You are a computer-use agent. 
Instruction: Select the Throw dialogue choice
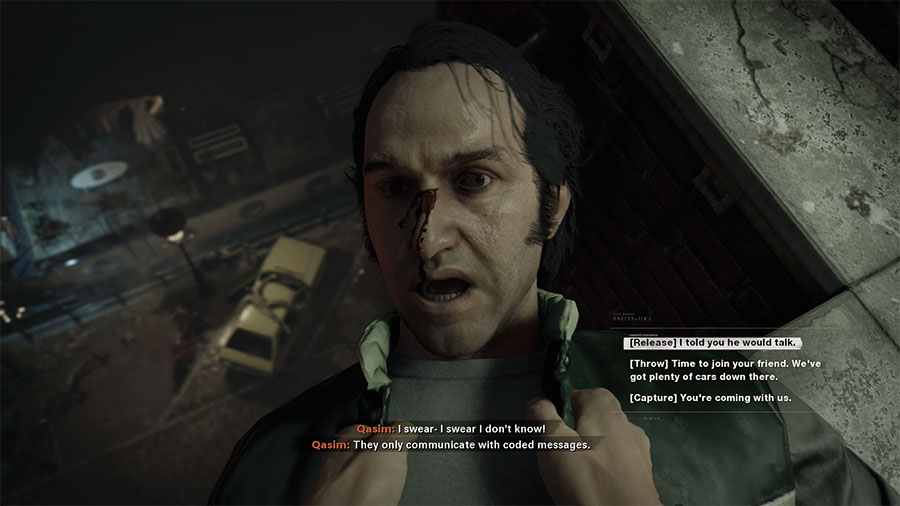point(725,370)
